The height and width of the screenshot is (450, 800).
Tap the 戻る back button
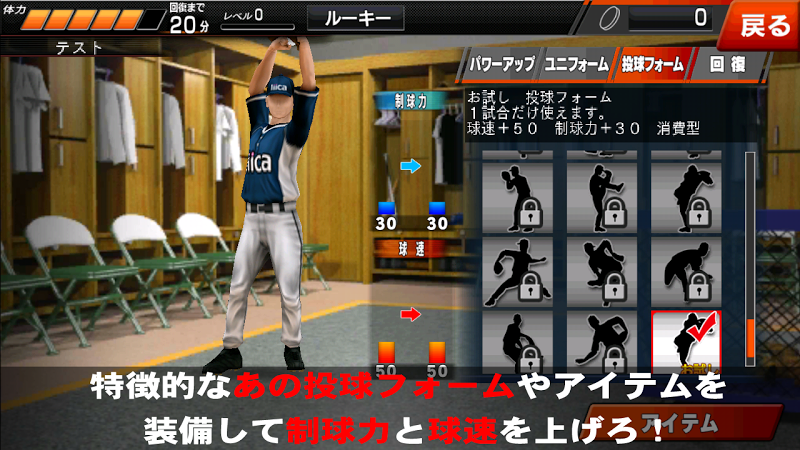pos(765,25)
